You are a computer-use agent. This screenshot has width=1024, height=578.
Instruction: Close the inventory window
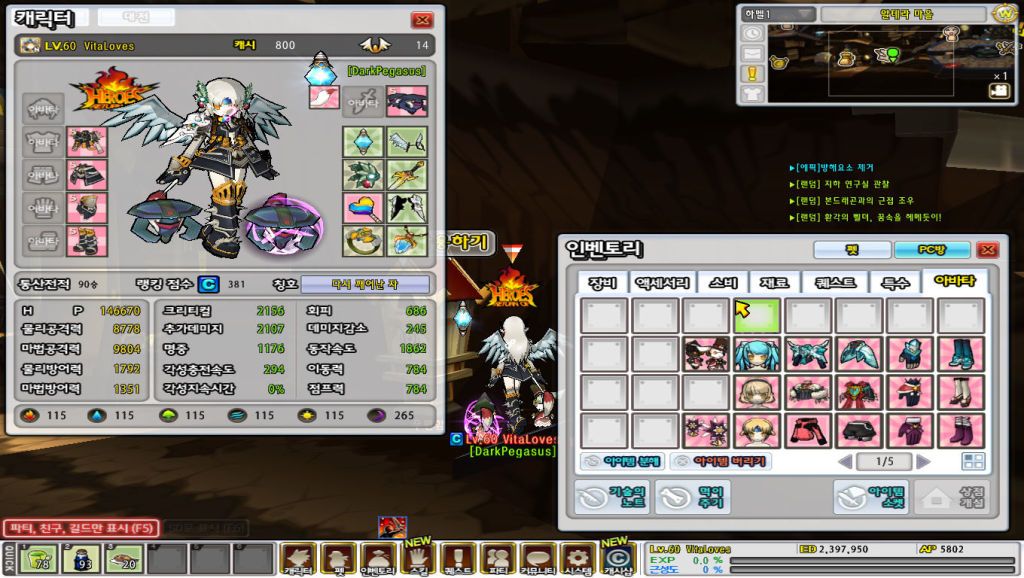click(x=987, y=249)
